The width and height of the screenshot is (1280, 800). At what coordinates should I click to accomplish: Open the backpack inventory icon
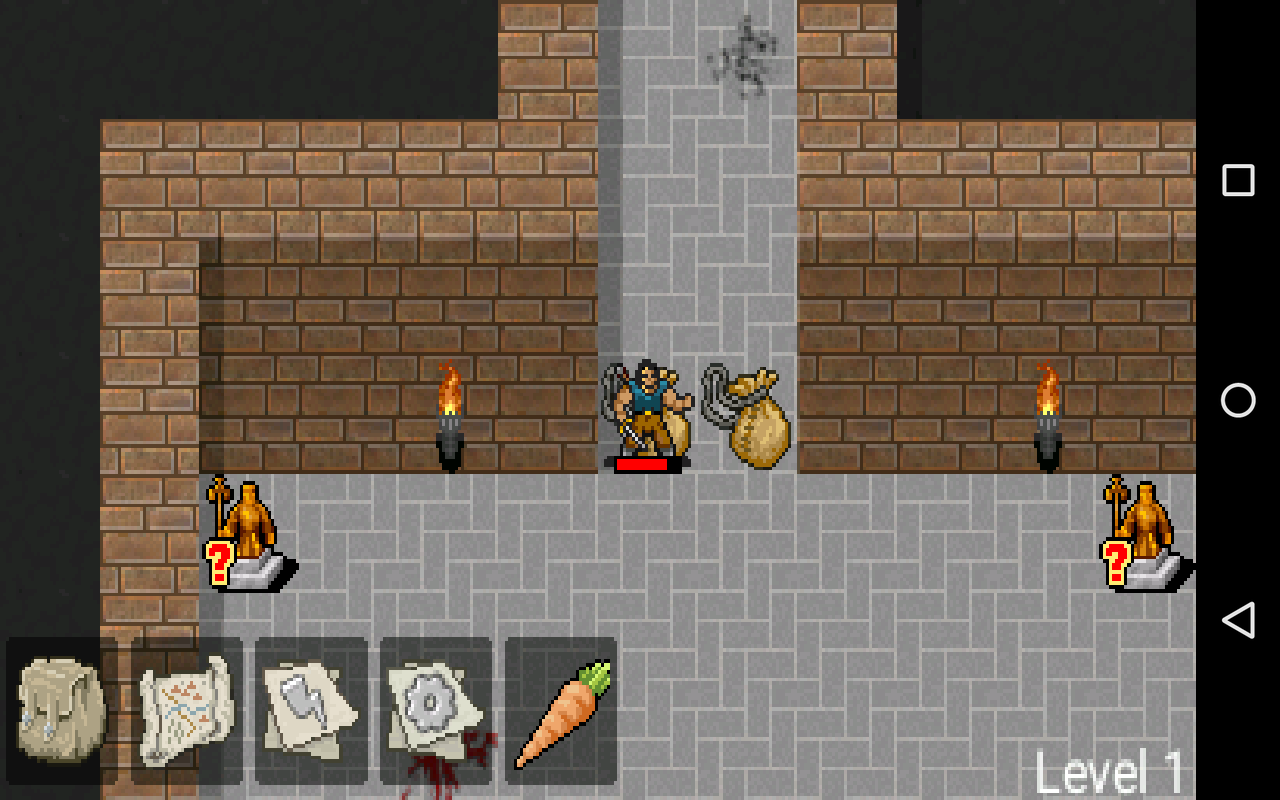coord(60,710)
